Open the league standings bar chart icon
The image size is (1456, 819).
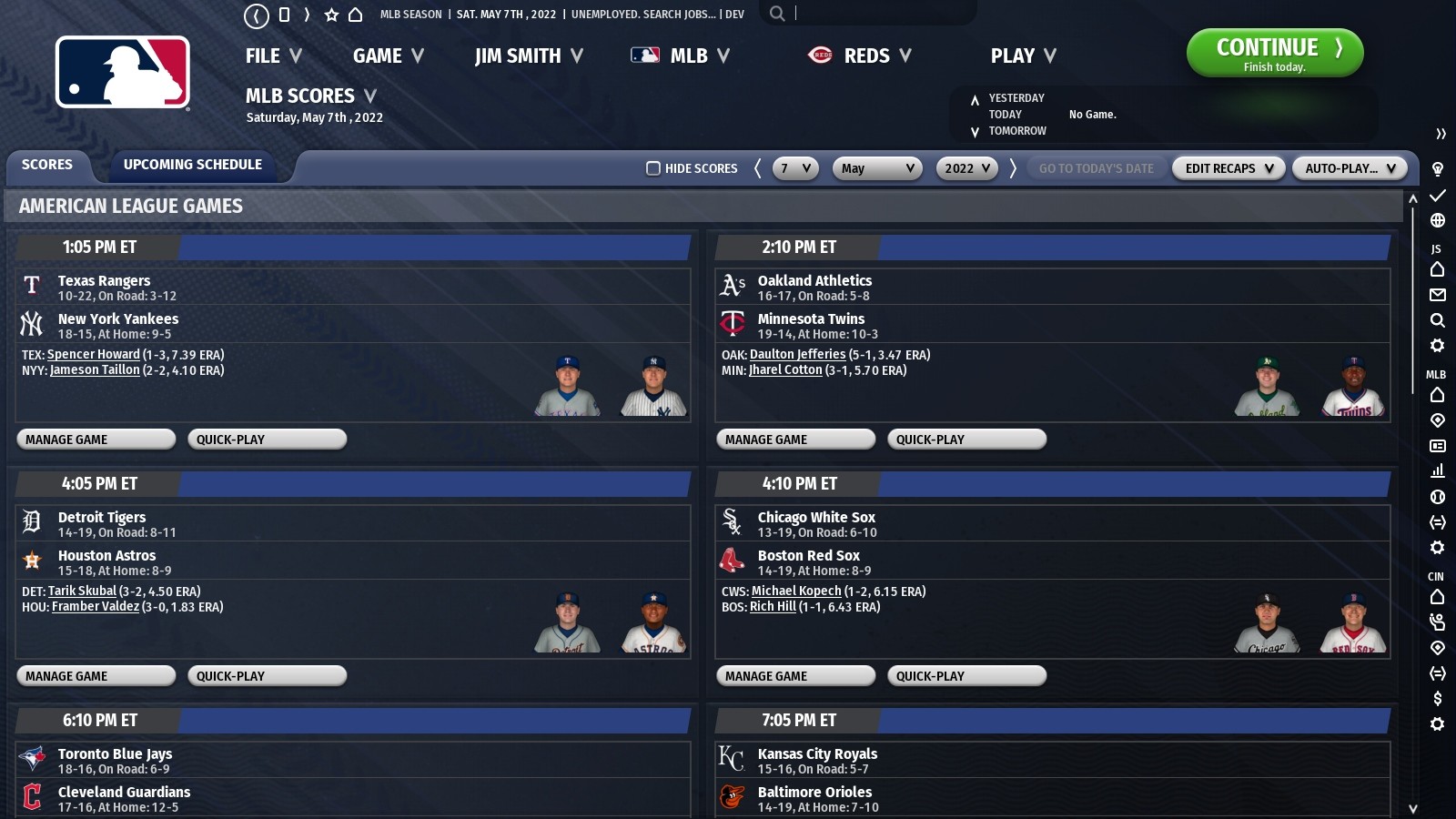pyautogui.click(x=1438, y=471)
